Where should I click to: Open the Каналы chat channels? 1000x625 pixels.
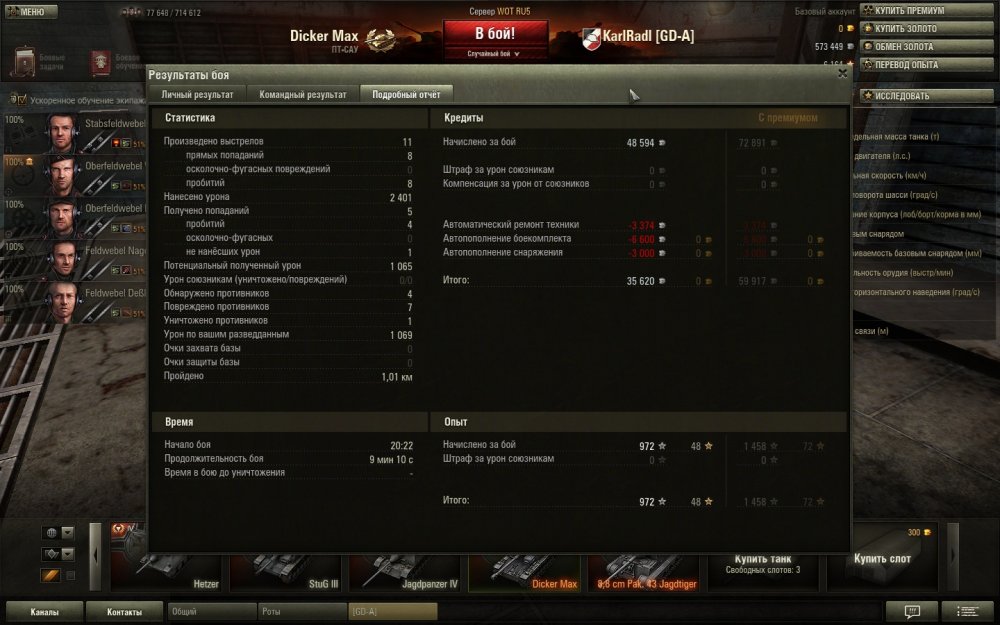[x=44, y=611]
